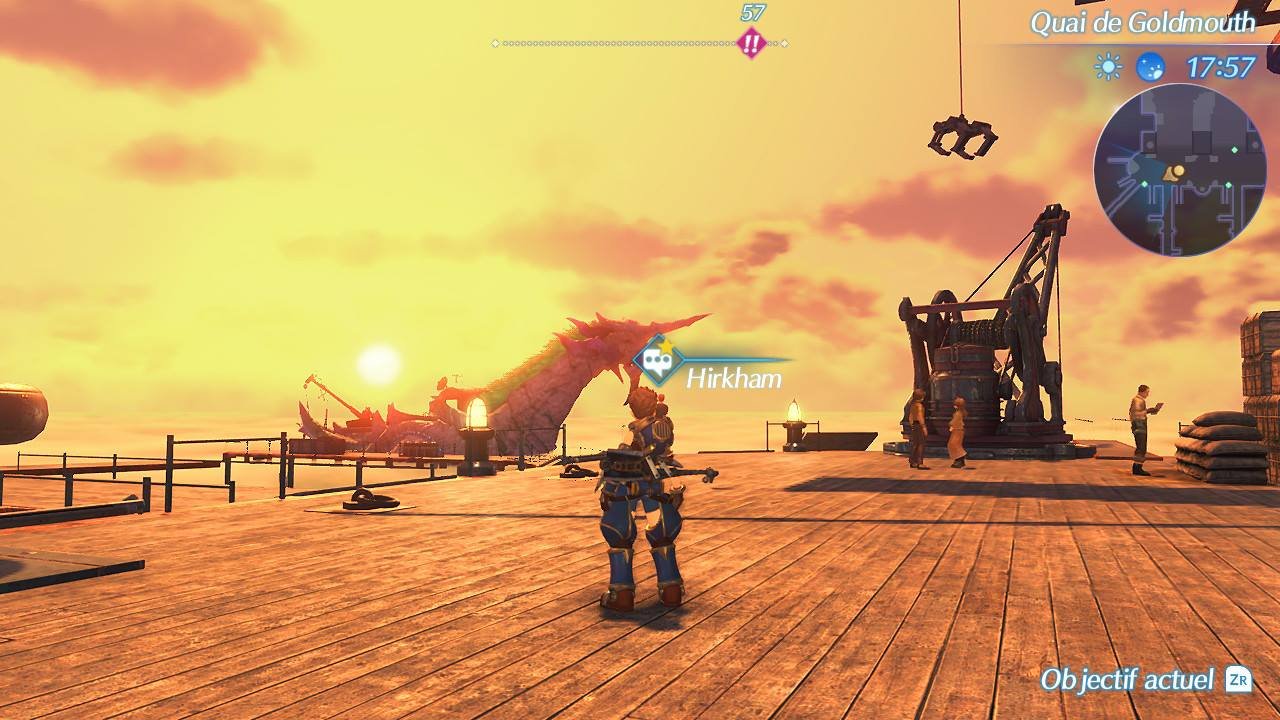This screenshot has width=1280, height=720.
Task: Click the sun weather icon
Action: coord(1108,67)
